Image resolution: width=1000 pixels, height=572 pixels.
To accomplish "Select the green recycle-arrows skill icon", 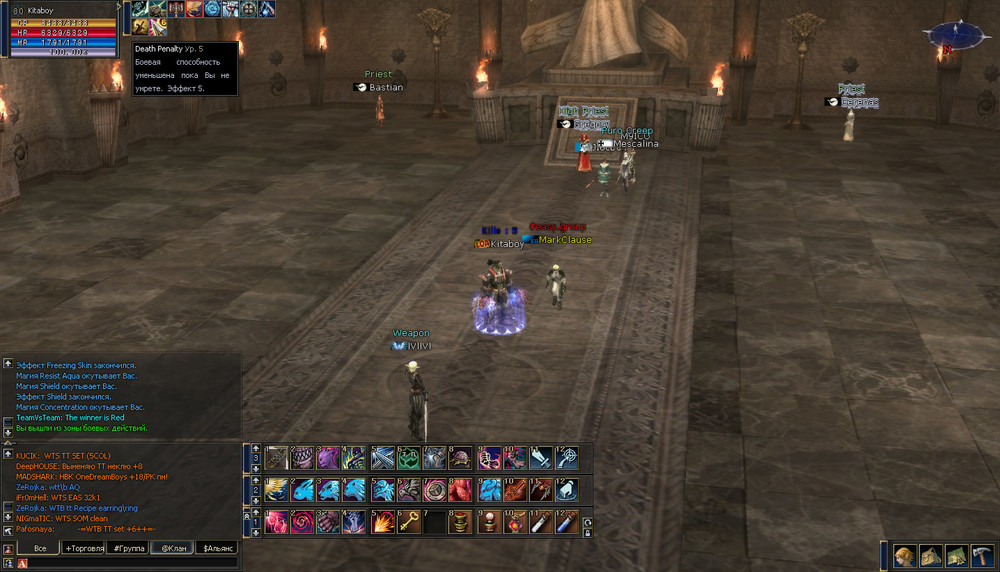I will [408, 458].
